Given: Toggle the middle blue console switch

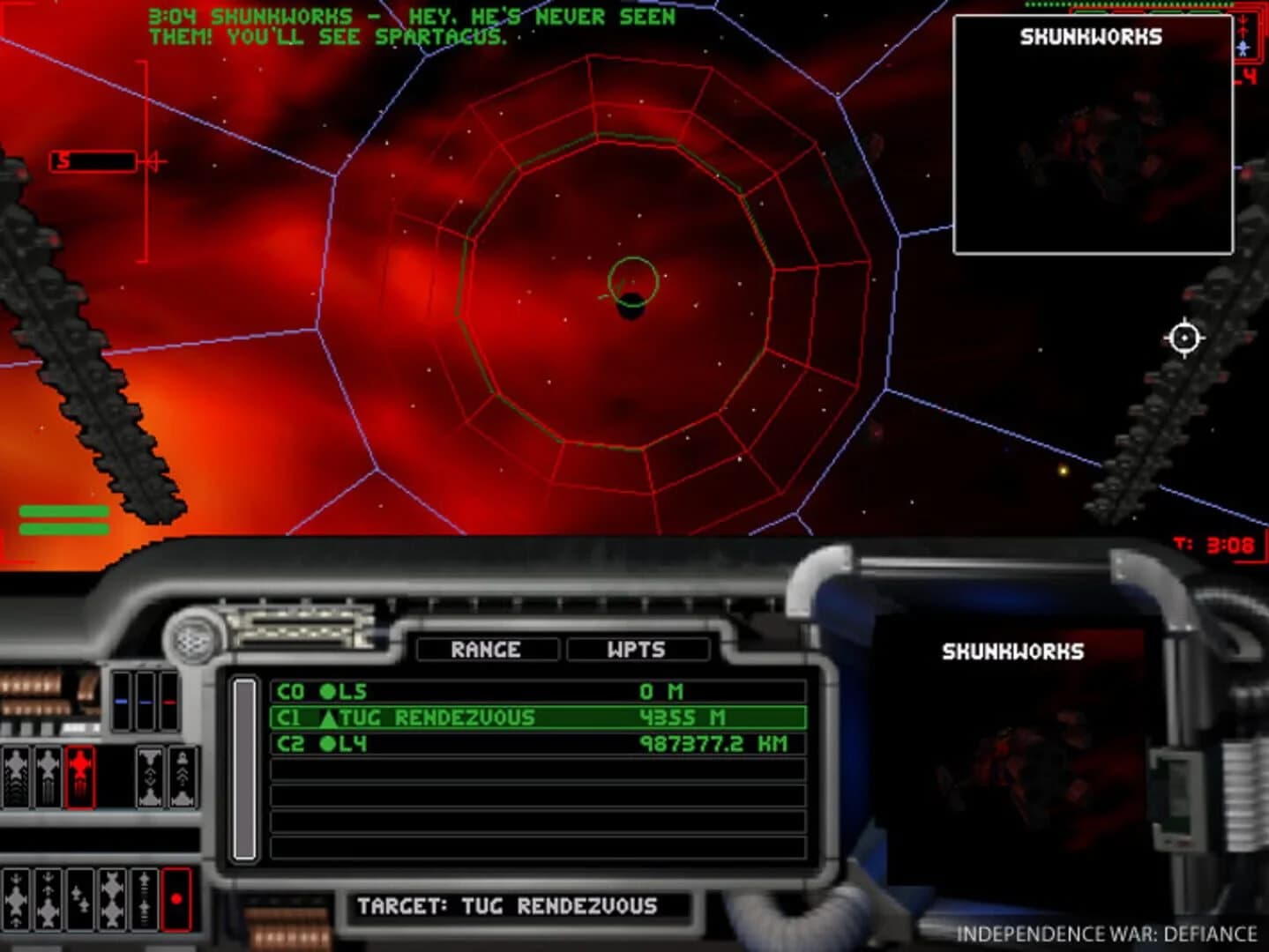Looking at the screenshot, I should [x=144, y=702].
